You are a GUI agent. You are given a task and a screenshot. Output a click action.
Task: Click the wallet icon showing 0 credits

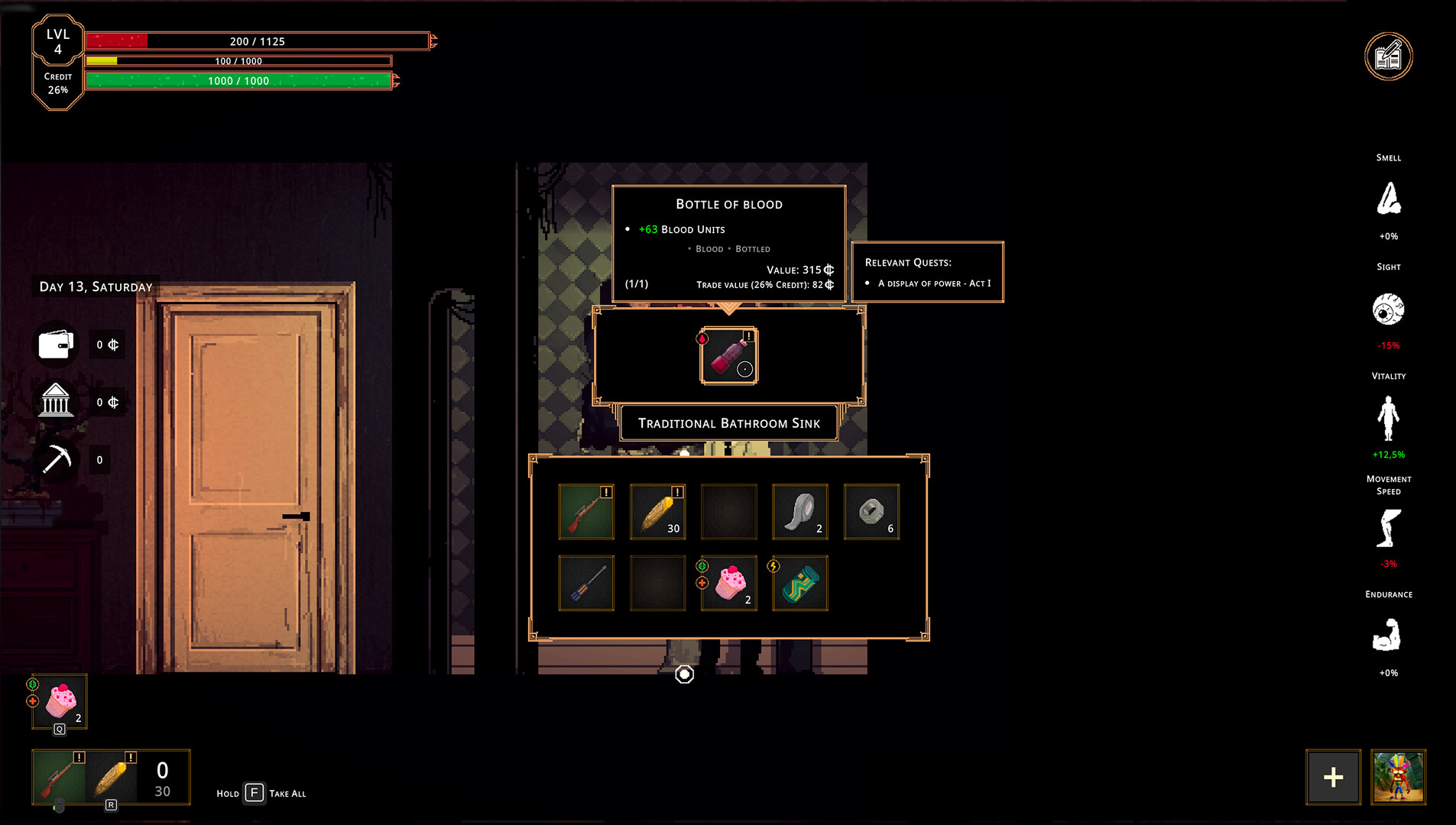coord(55,344)
